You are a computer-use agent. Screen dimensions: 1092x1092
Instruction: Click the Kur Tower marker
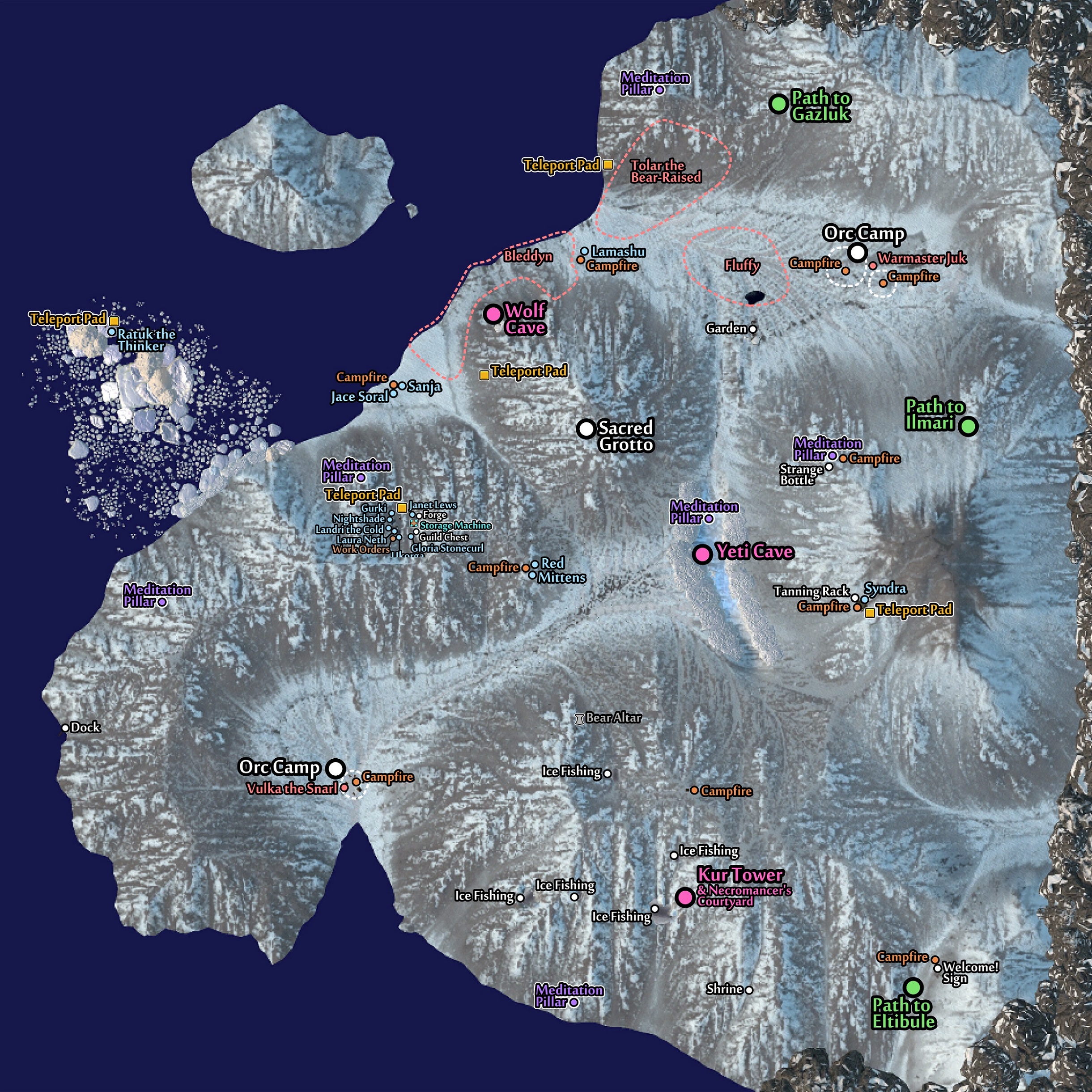click(685, 897)
